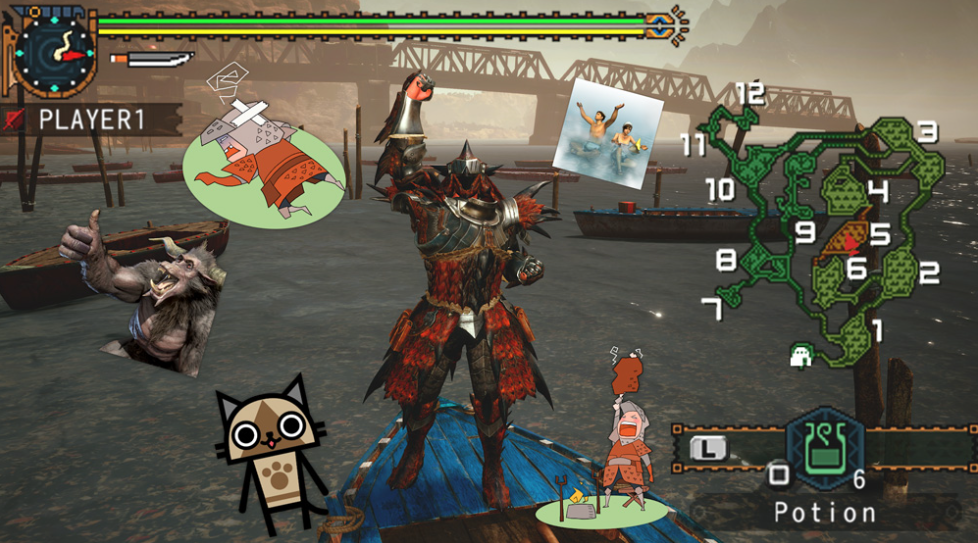Pick area 10 on the map
The width and height of the screenshot is (978, 543).
(718, 188)
